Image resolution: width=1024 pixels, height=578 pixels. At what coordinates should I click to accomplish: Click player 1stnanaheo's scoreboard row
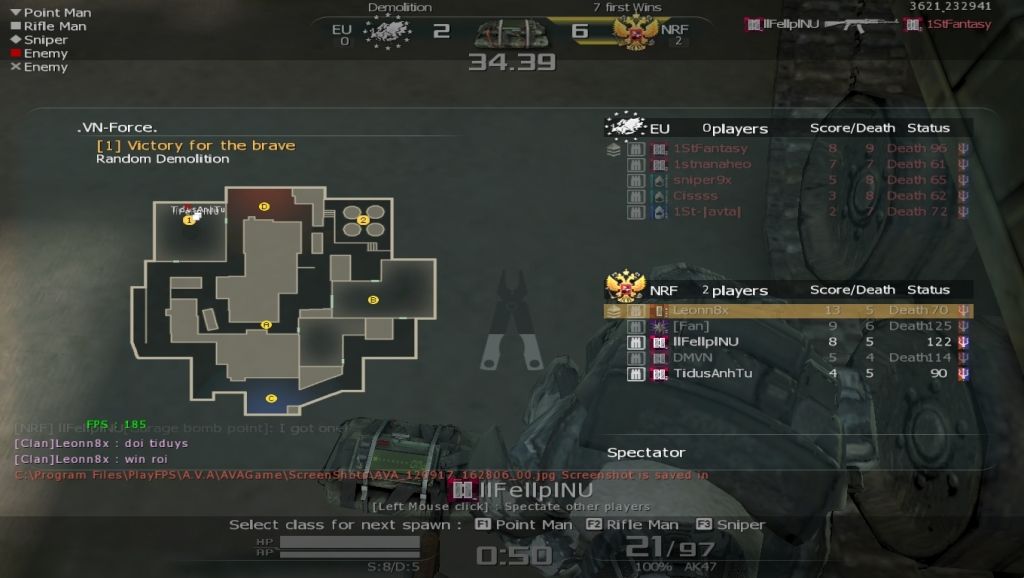[x=711, y=164]
